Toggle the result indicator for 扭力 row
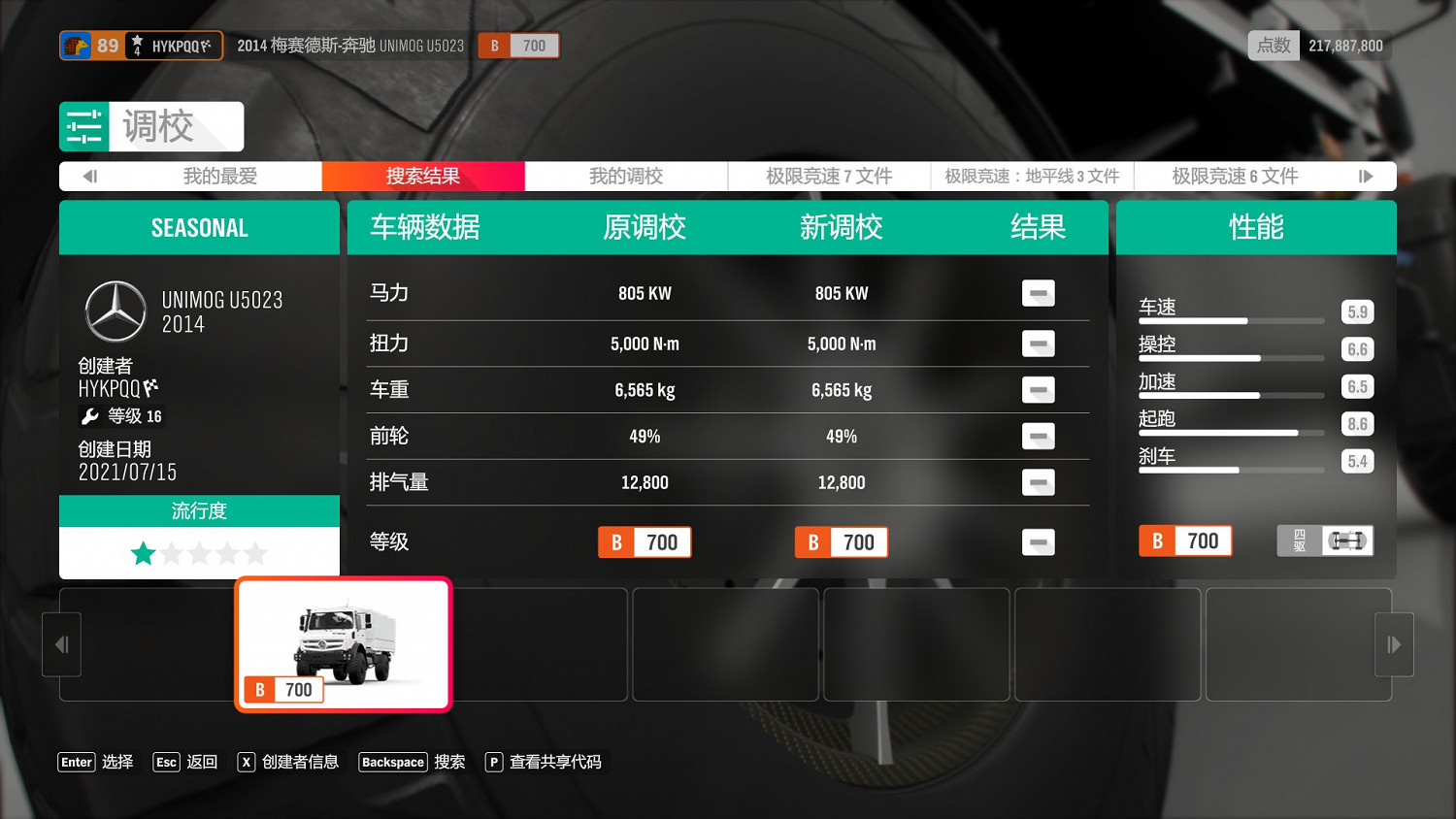 [1038, 344]
